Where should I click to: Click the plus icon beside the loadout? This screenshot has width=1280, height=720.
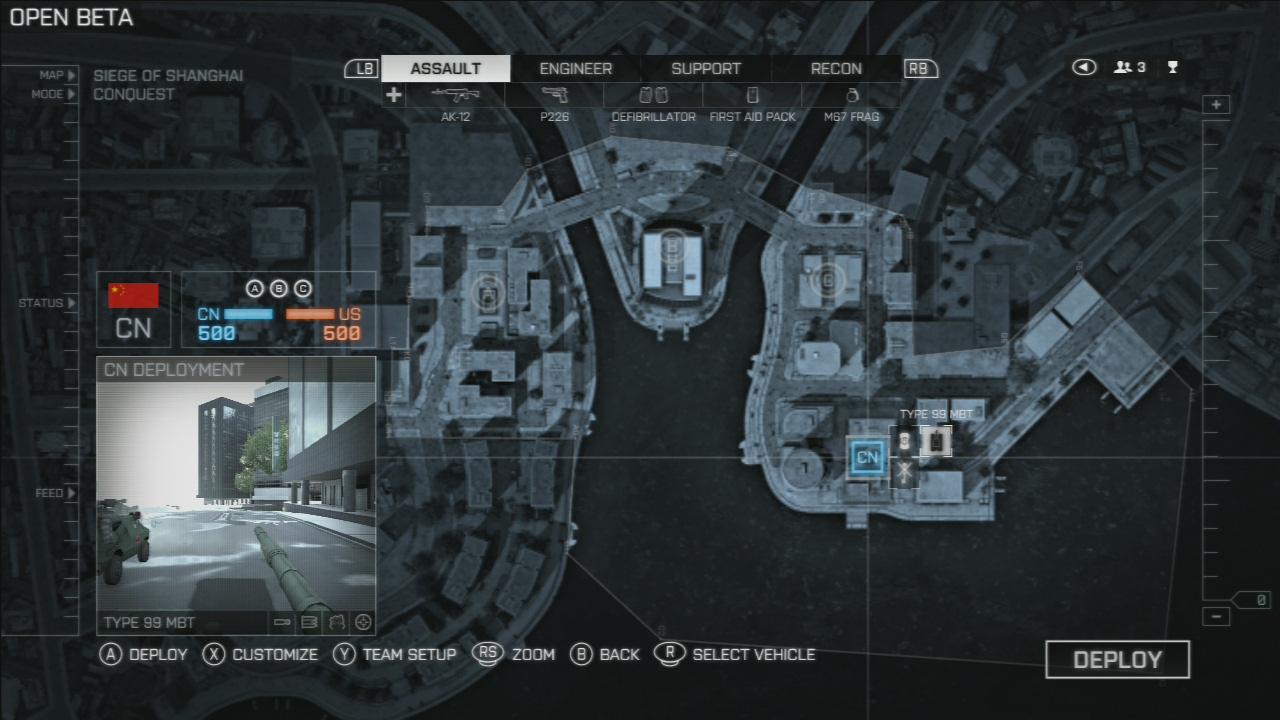394,95
